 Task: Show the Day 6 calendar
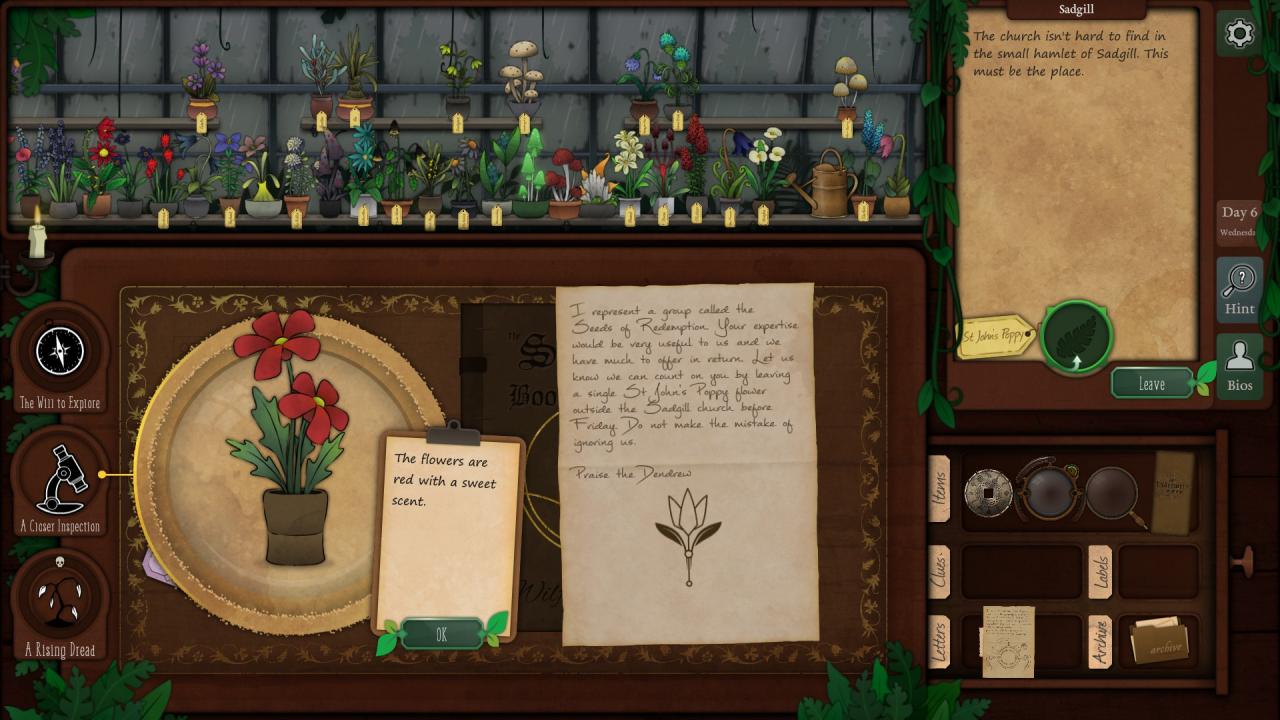coord(1239,221)
